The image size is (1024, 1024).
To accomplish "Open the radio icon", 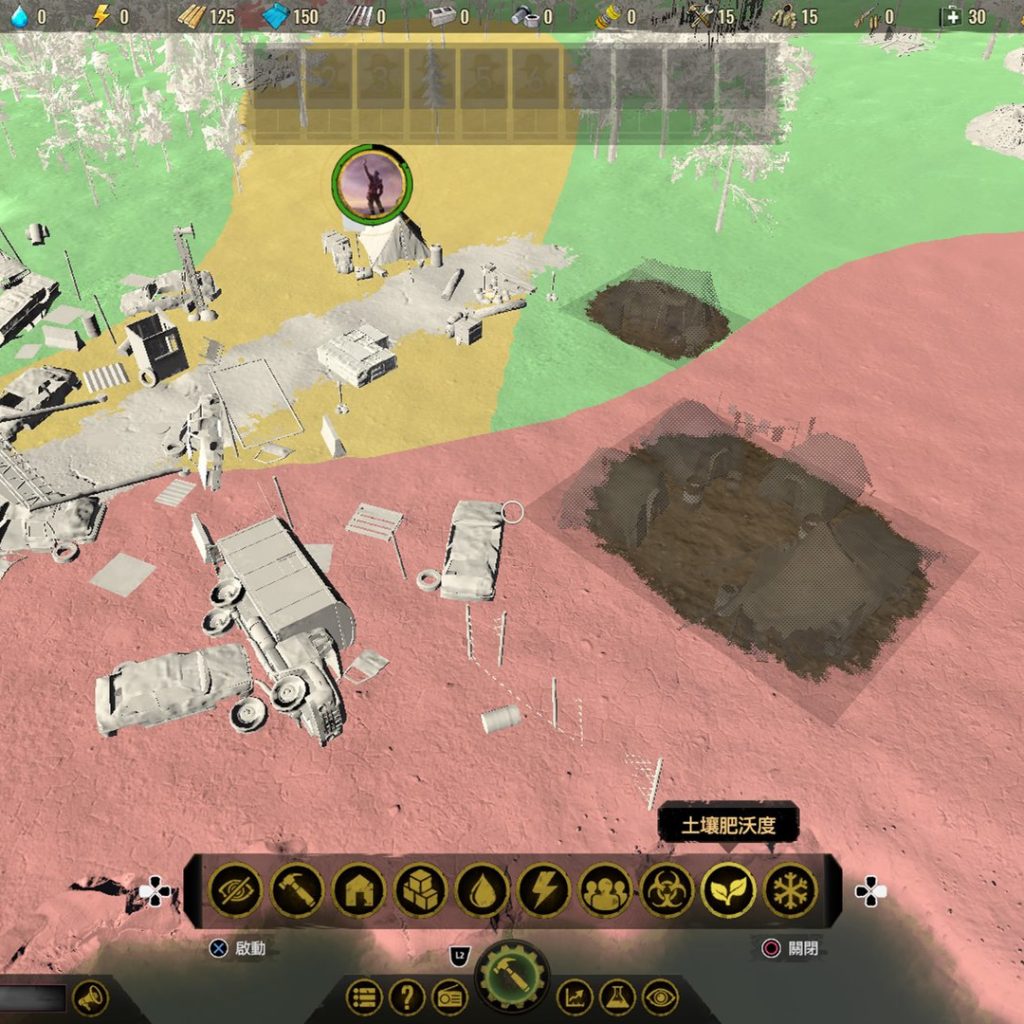I will (450, 997).
